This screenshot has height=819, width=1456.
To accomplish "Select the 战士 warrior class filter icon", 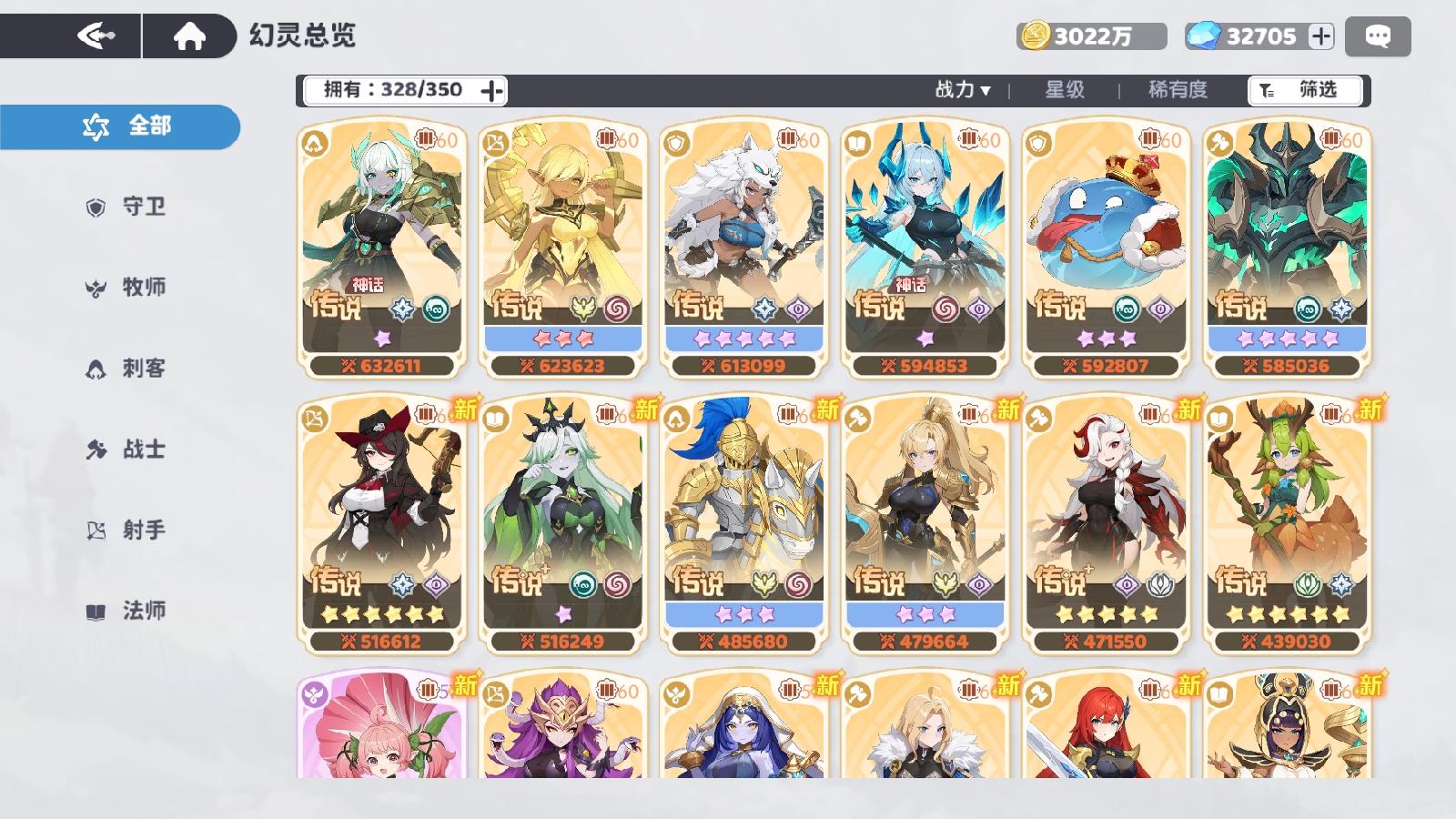I will coord(98,448).
